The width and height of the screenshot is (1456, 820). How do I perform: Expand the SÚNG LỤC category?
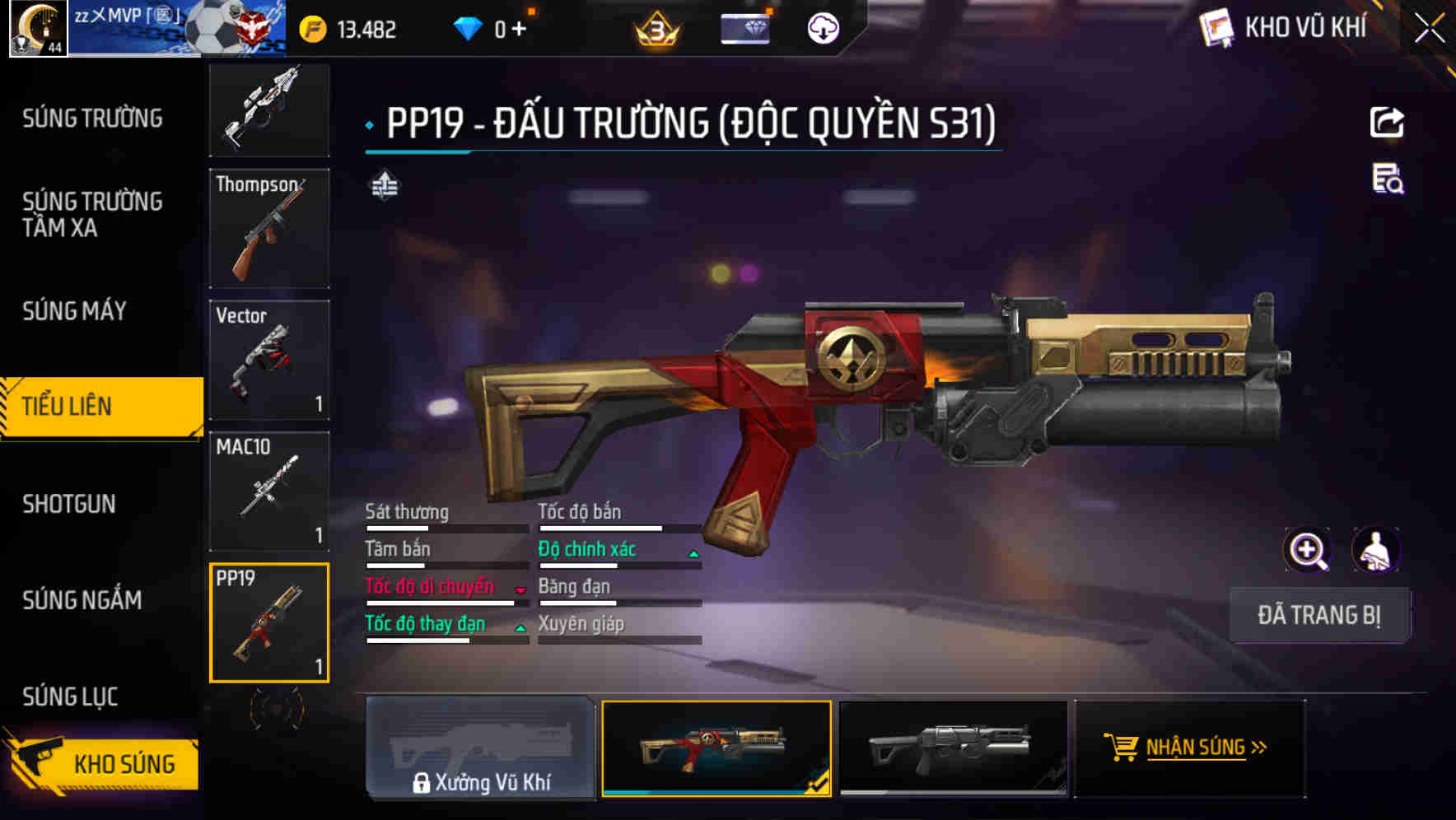[x=69, y=697]
